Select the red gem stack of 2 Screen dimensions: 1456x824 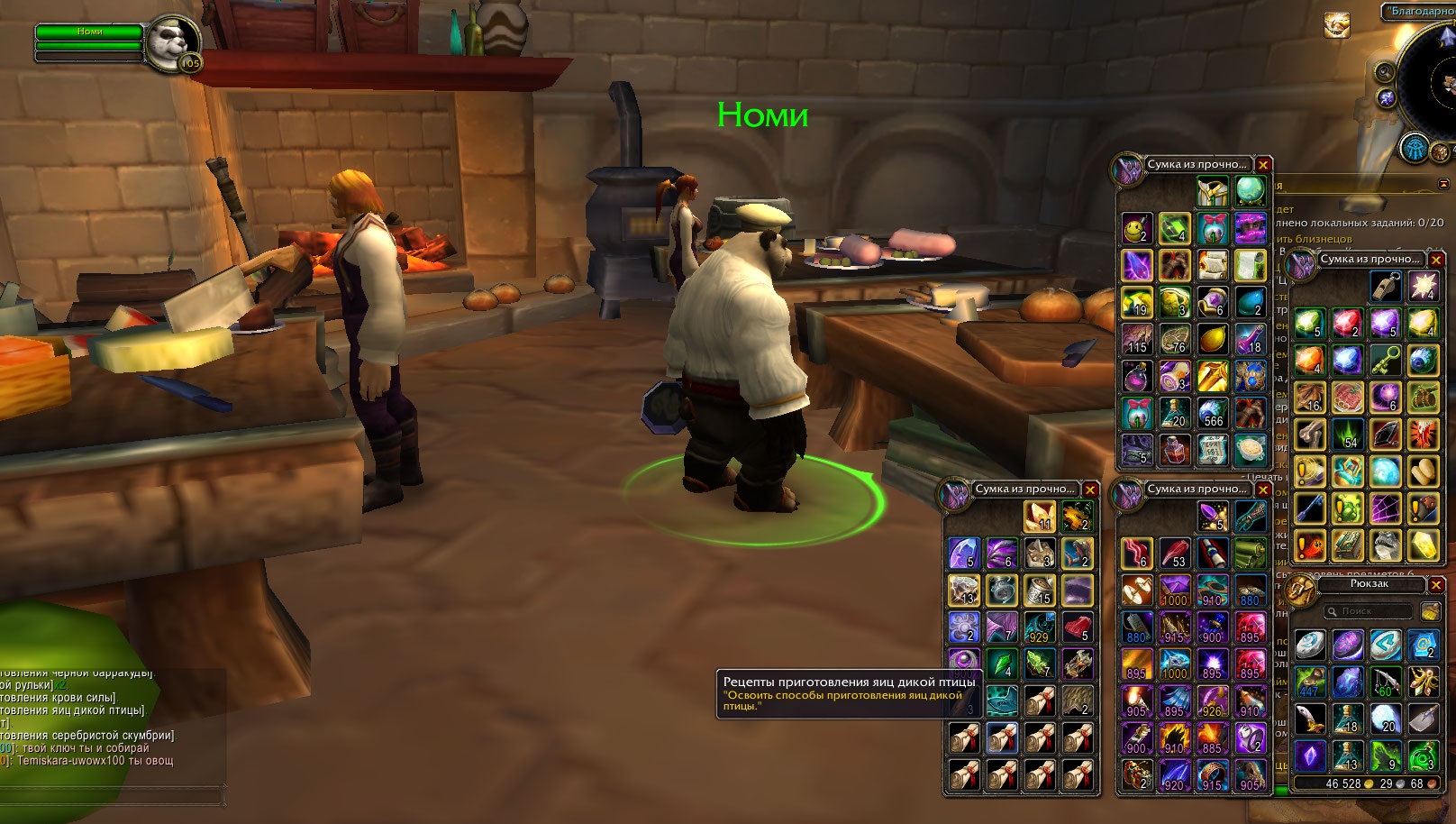tap(1348, 323)
